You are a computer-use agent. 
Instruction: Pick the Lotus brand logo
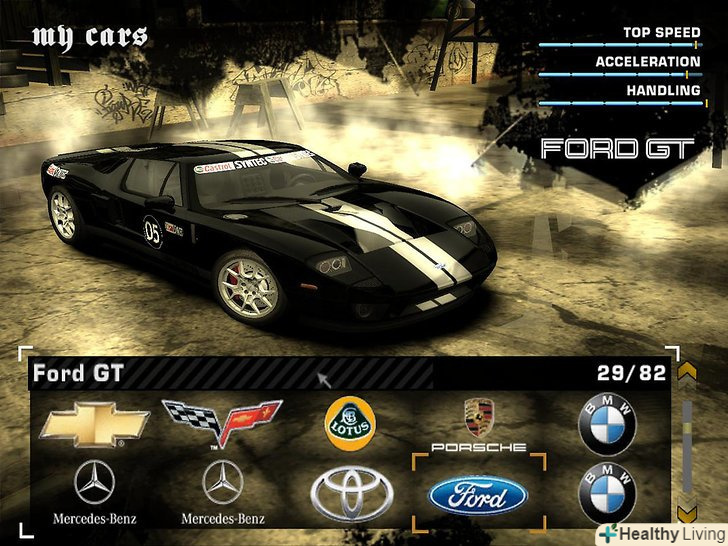(x=350, y=424)
